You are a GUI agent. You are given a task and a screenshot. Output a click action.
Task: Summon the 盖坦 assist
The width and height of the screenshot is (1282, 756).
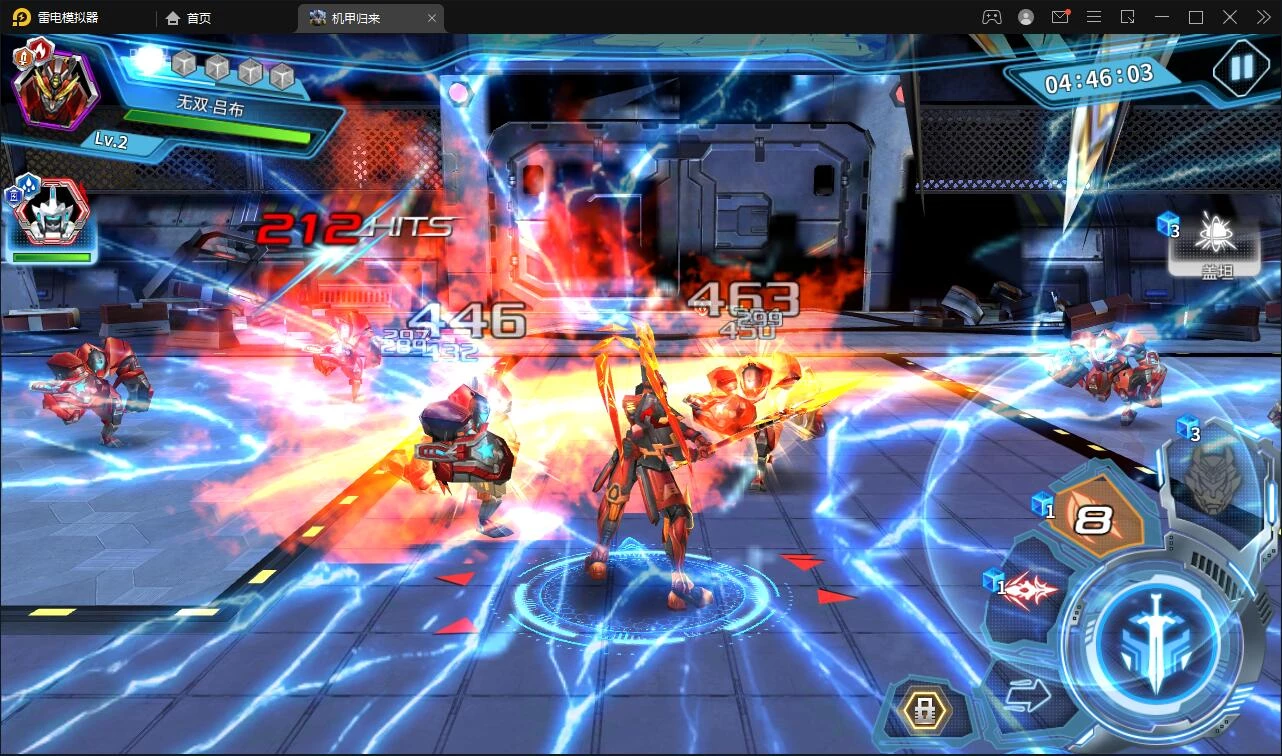tap(1215, 242)
